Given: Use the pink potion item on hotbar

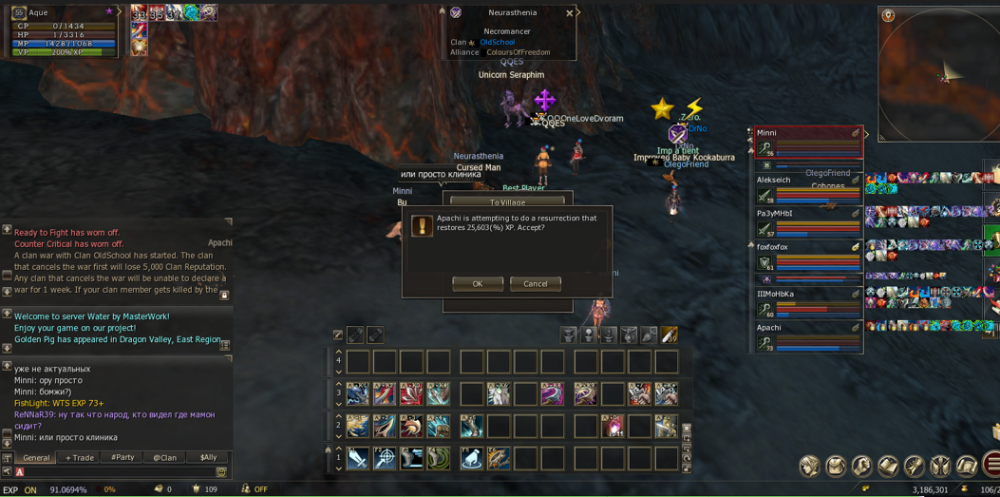Looking at the screenshot, I should [613, 427].
